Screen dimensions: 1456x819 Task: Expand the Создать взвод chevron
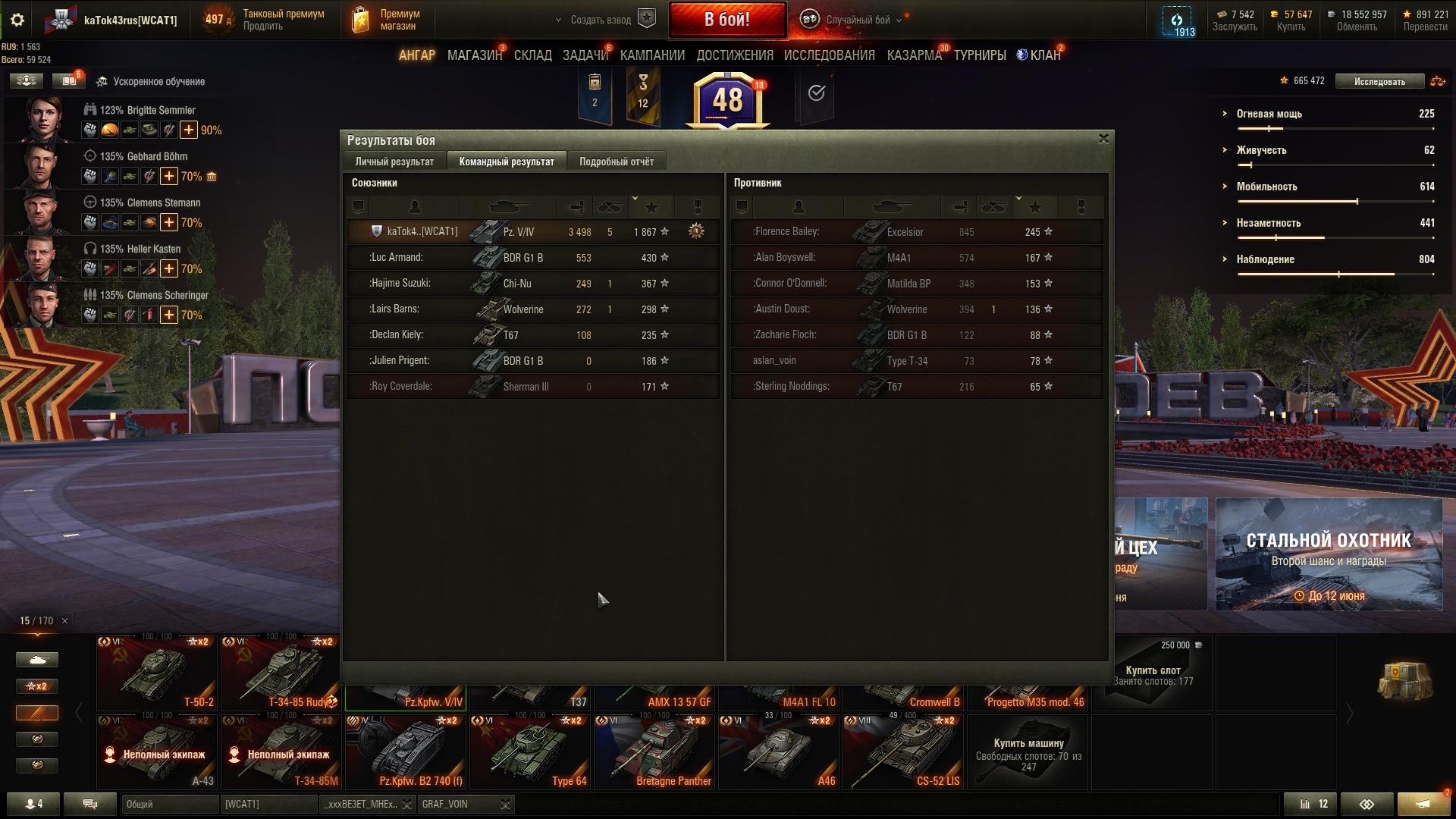[557, 20]
